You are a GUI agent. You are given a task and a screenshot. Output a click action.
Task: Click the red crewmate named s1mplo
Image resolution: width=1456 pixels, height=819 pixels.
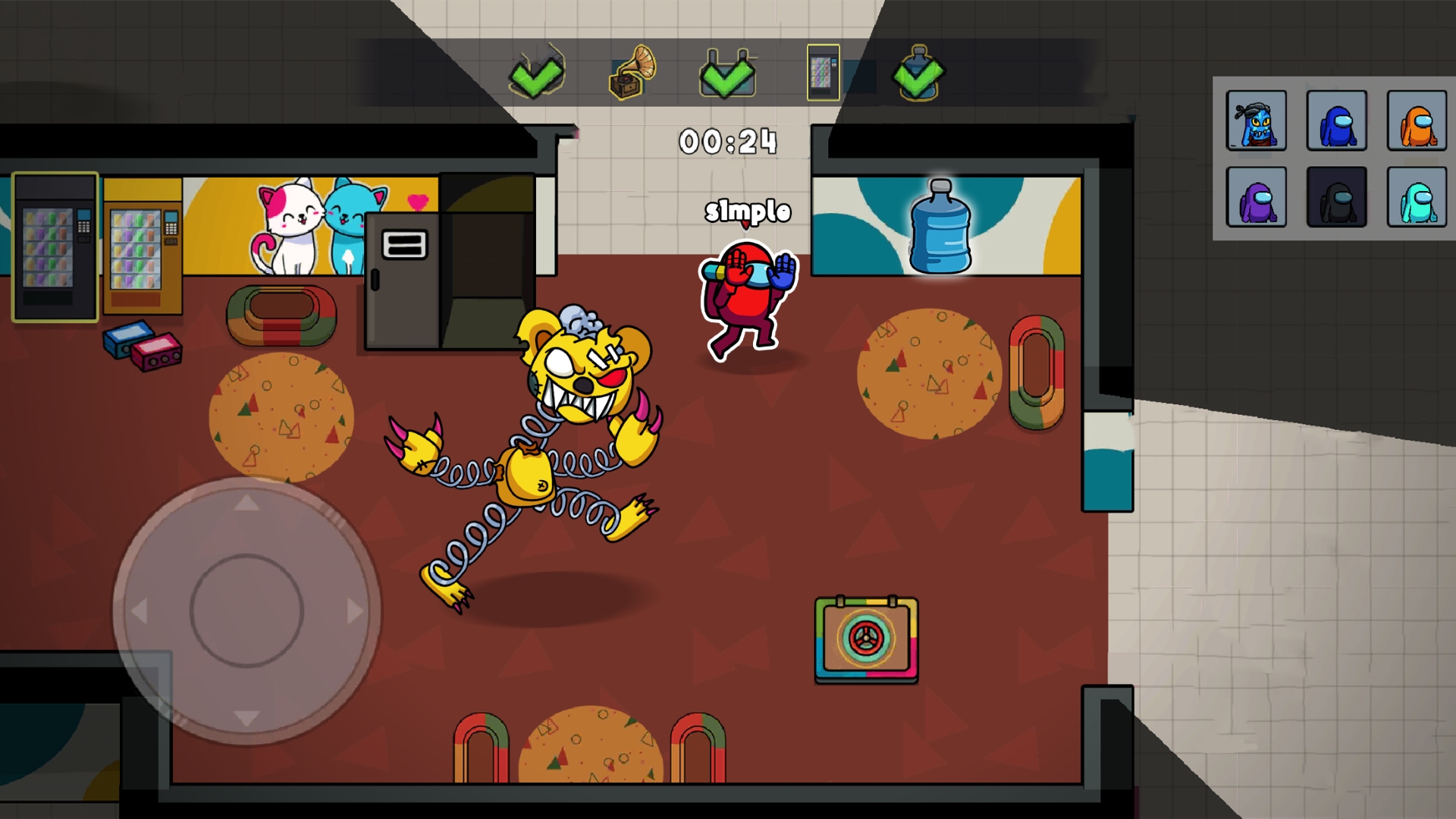747,296
